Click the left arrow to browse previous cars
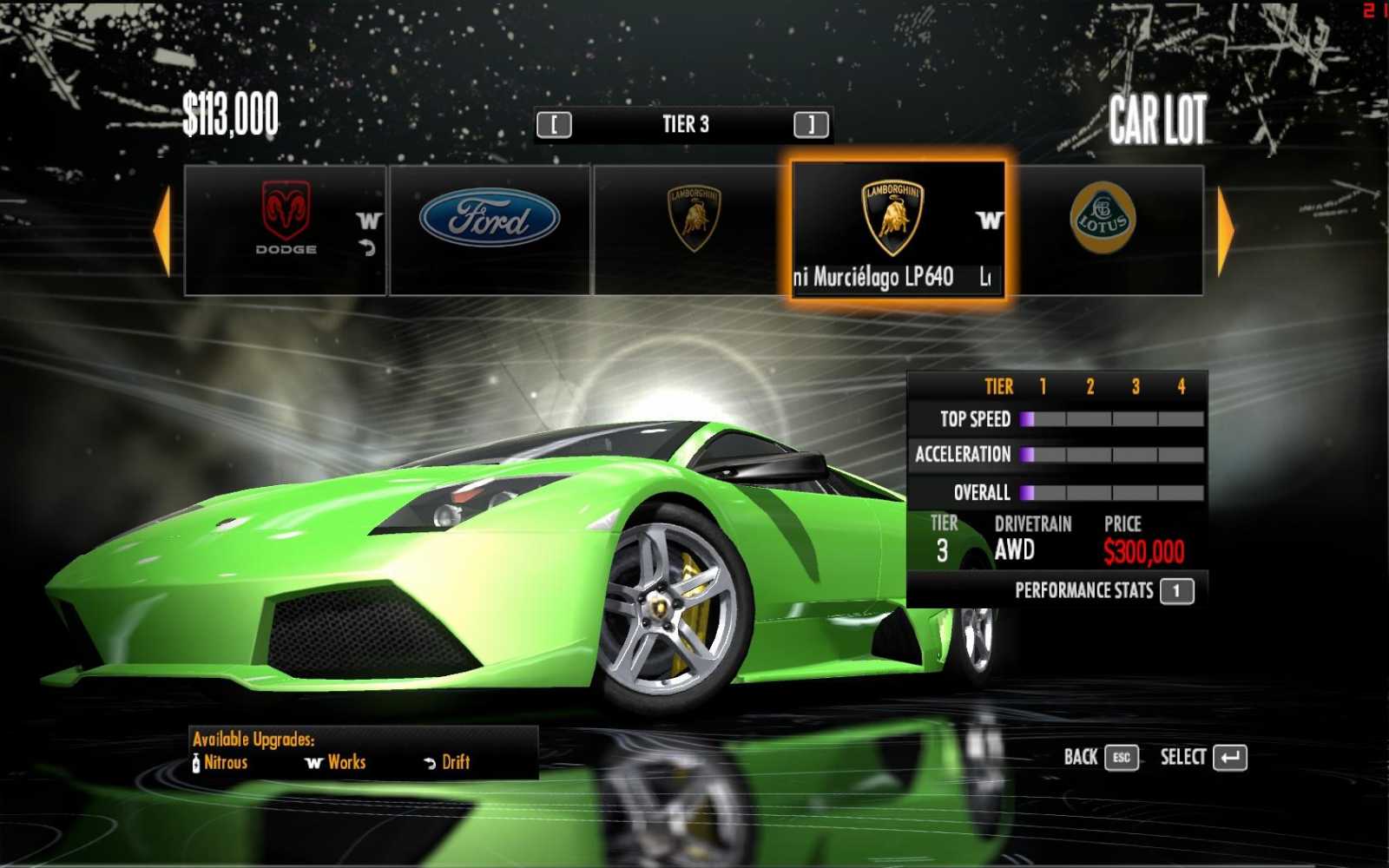This screenshot has width=1389, height=868. [161, 226]
